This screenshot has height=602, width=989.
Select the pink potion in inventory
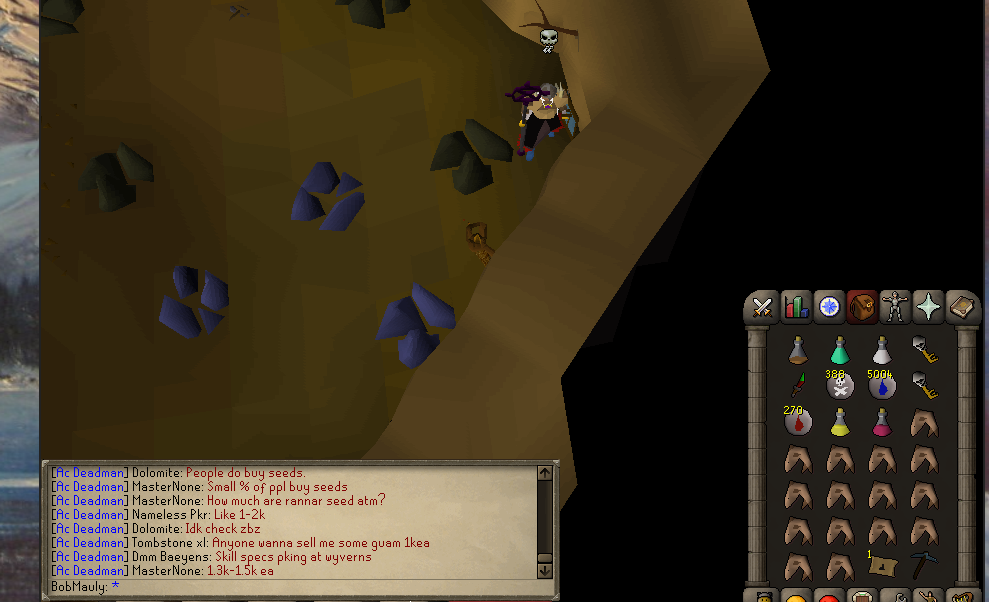click(881, 422)
